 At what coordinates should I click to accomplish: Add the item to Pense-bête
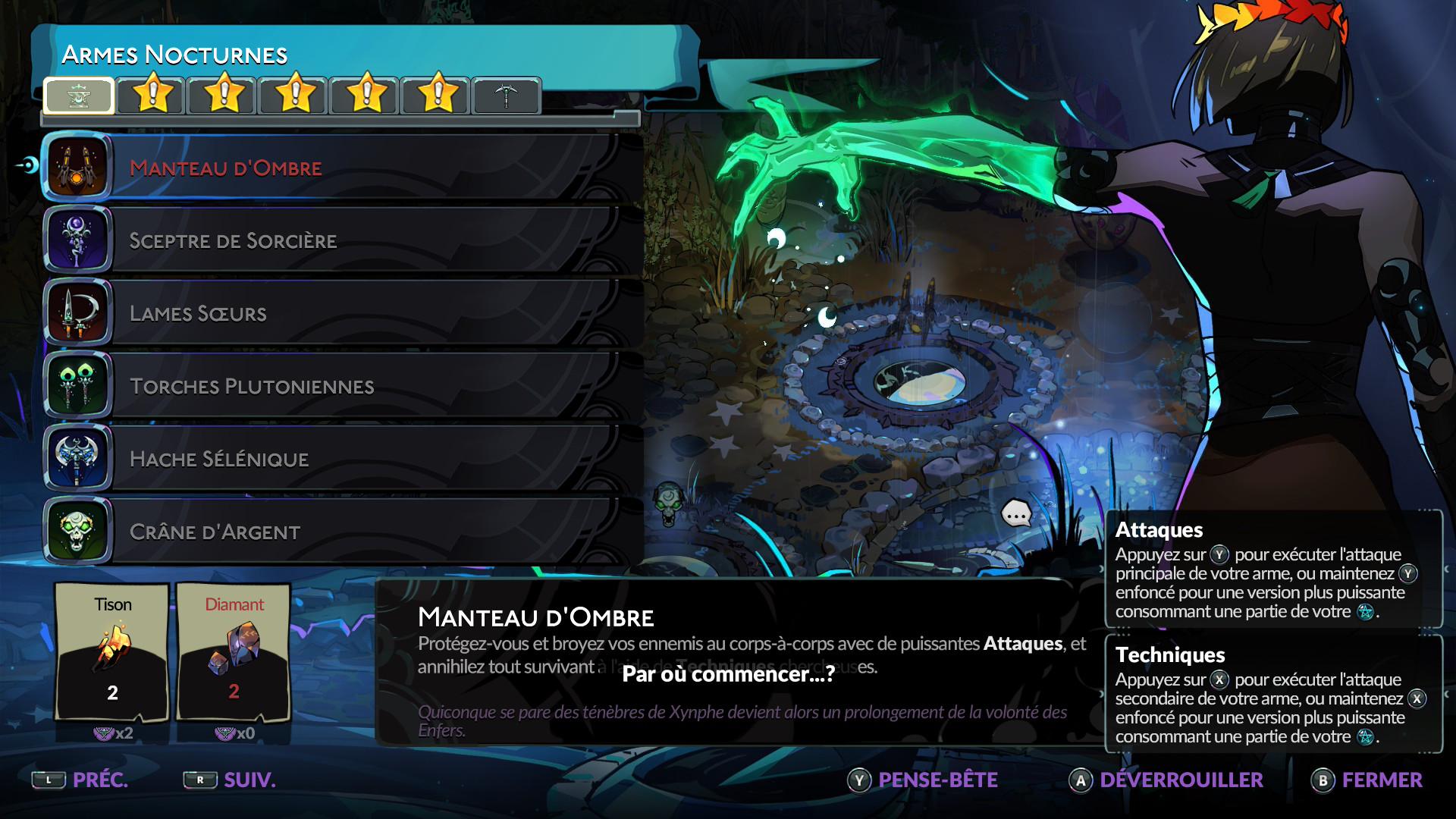pyautogui.click(x=923, y=780)
